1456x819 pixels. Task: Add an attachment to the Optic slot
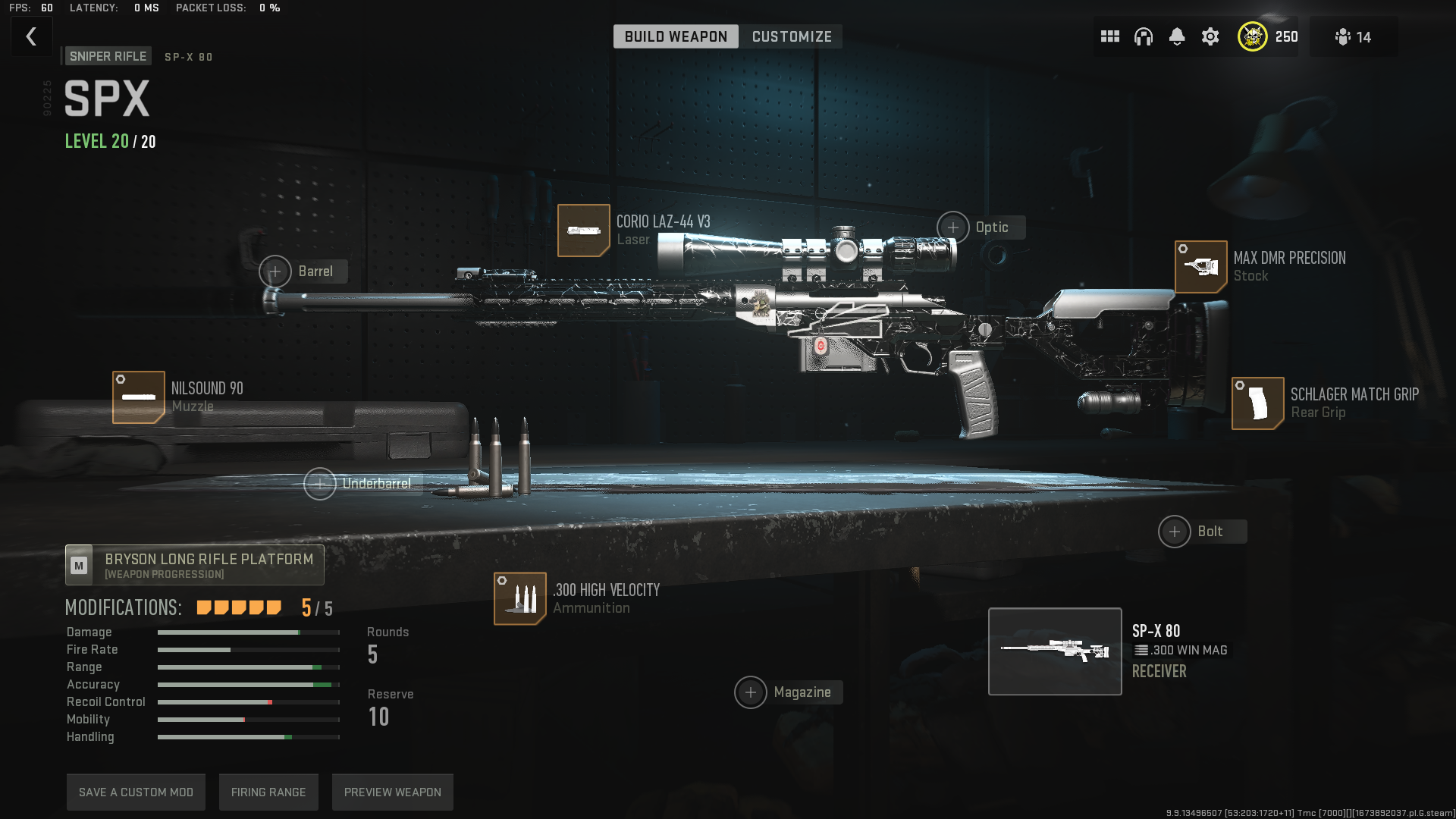tap(953, 227)
